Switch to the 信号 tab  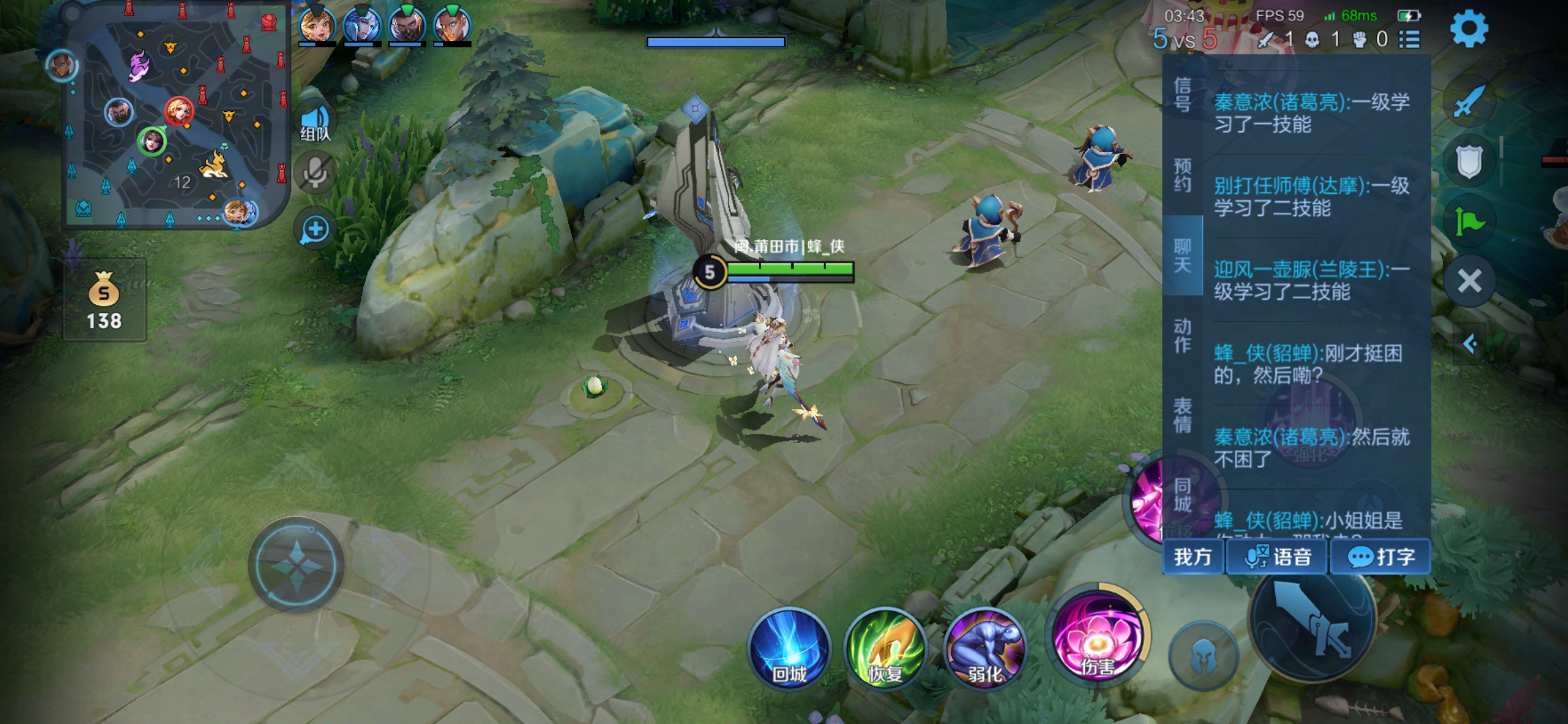pyautogui.click(x=1183, y=95)
